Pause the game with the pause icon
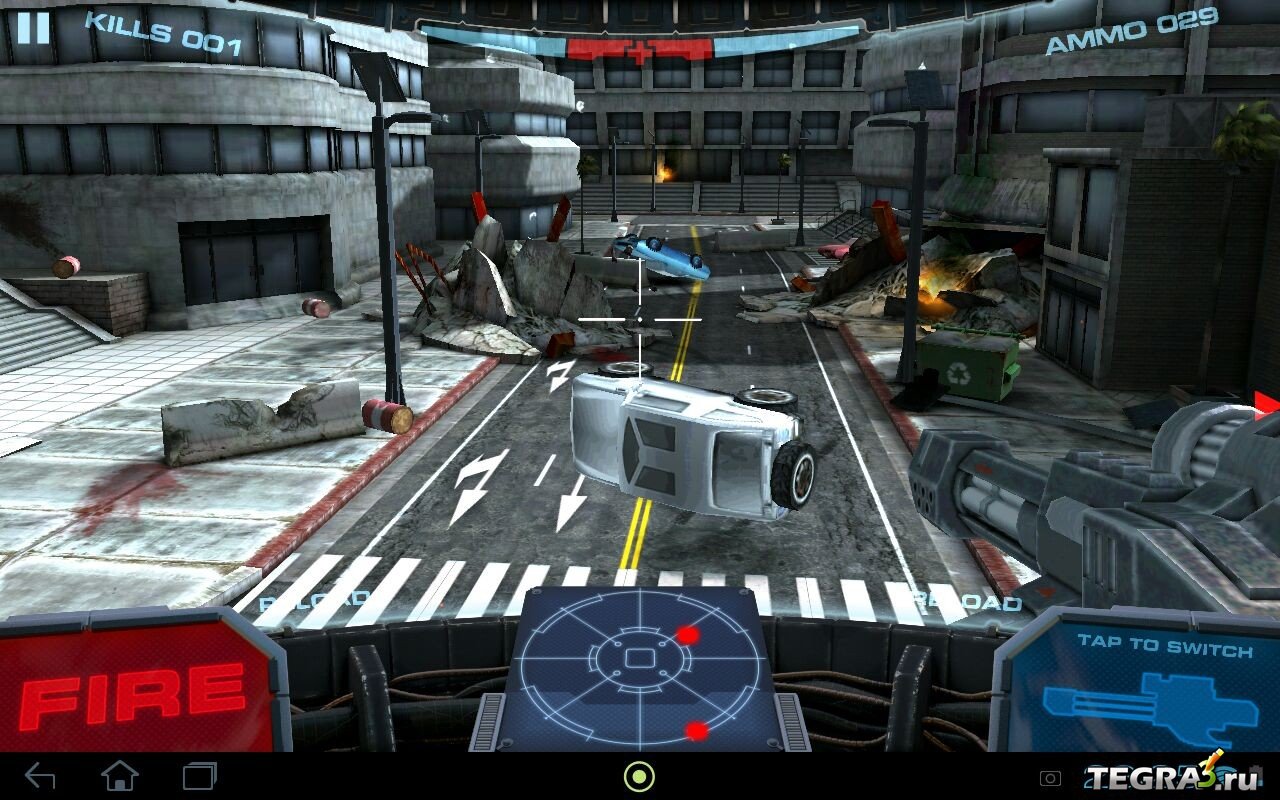Image resolution: width=1280 pixels, height=800 pixels. click(x=33, y=27)
